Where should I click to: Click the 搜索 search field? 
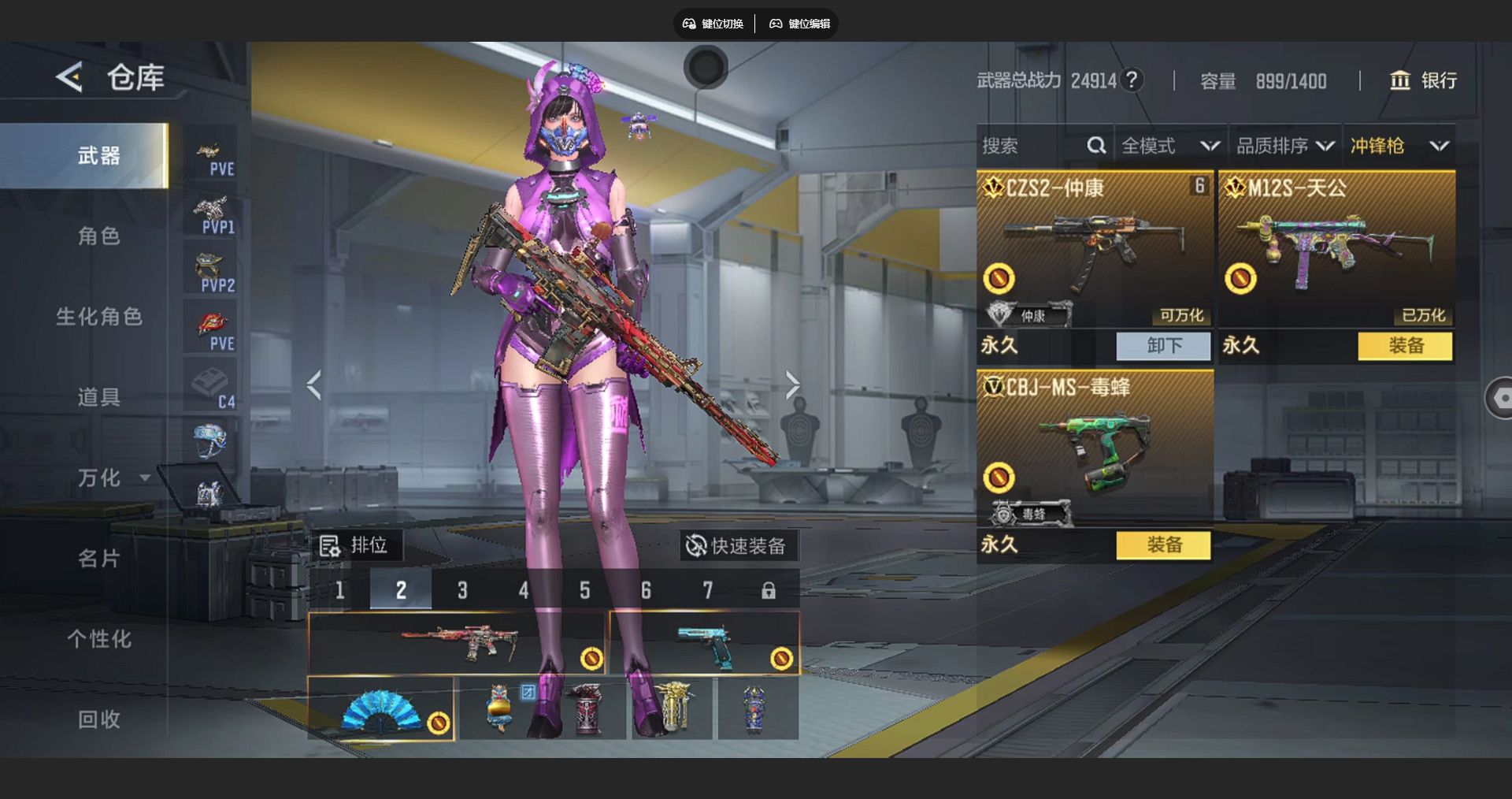[1032, 146]
